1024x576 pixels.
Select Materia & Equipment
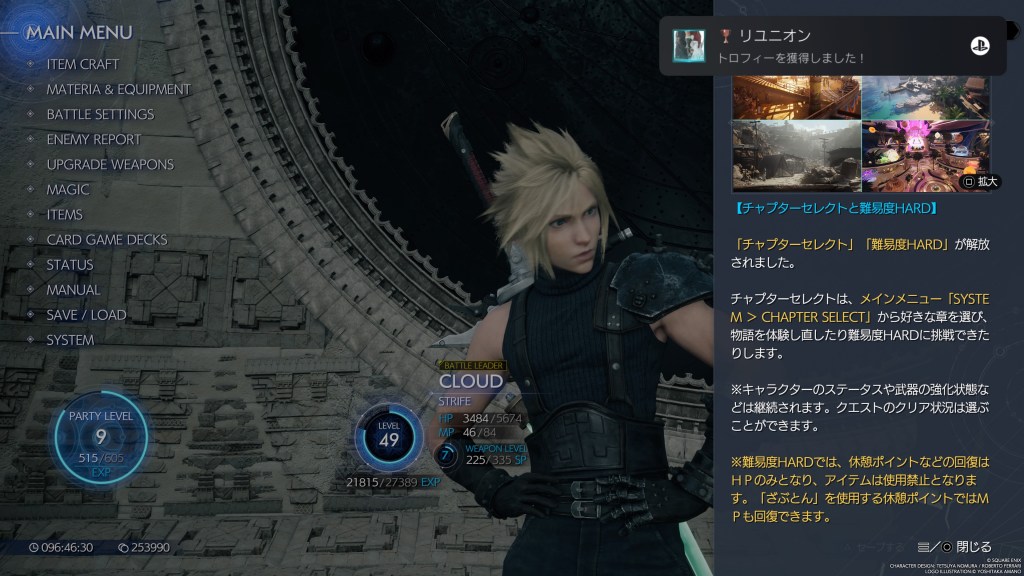[118, 89]
